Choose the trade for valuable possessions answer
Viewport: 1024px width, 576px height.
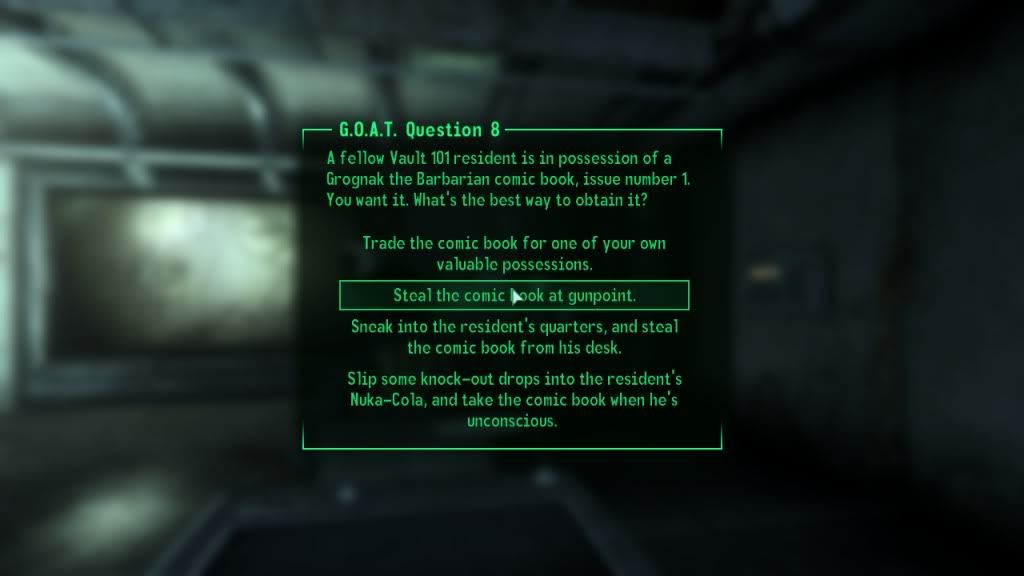click(514, 254)
